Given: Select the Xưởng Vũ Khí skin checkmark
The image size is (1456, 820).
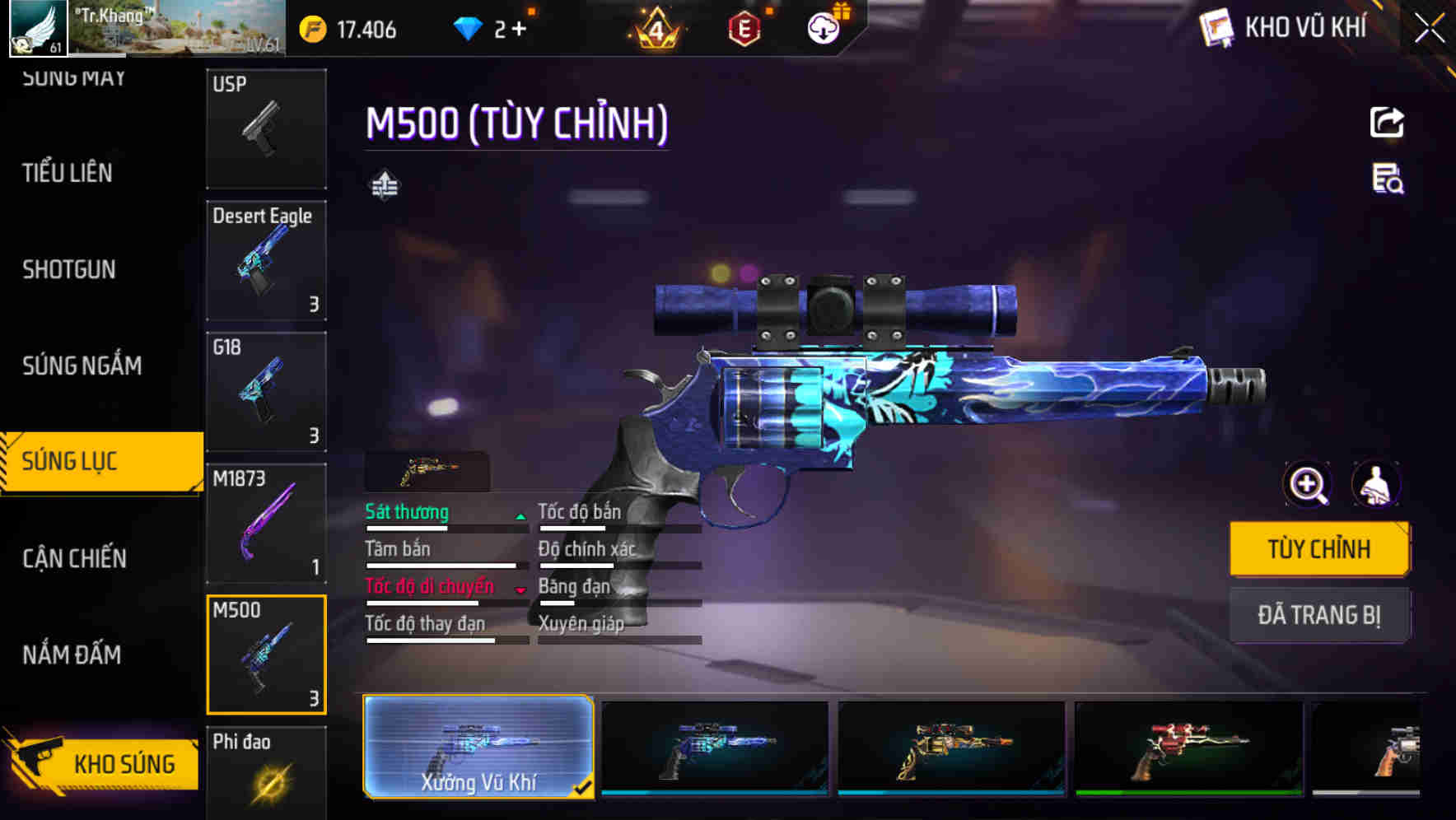Looking at the screenshot, I should click(x=586, y=788).
